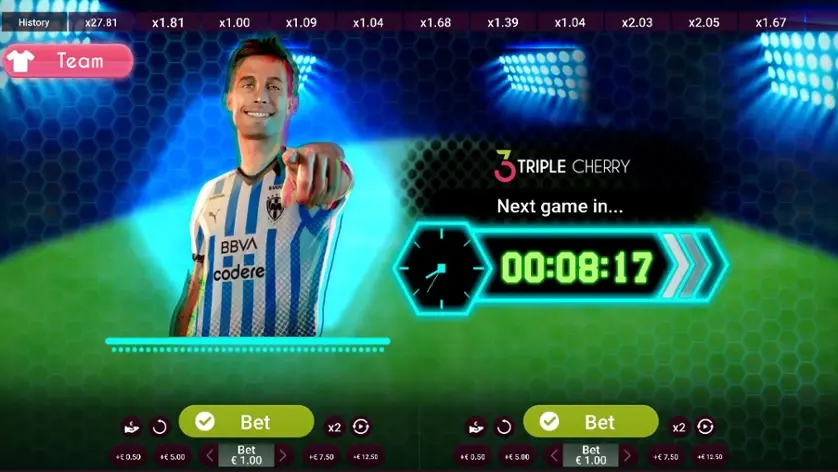Add €7.50 in the second bet panel

665,457
